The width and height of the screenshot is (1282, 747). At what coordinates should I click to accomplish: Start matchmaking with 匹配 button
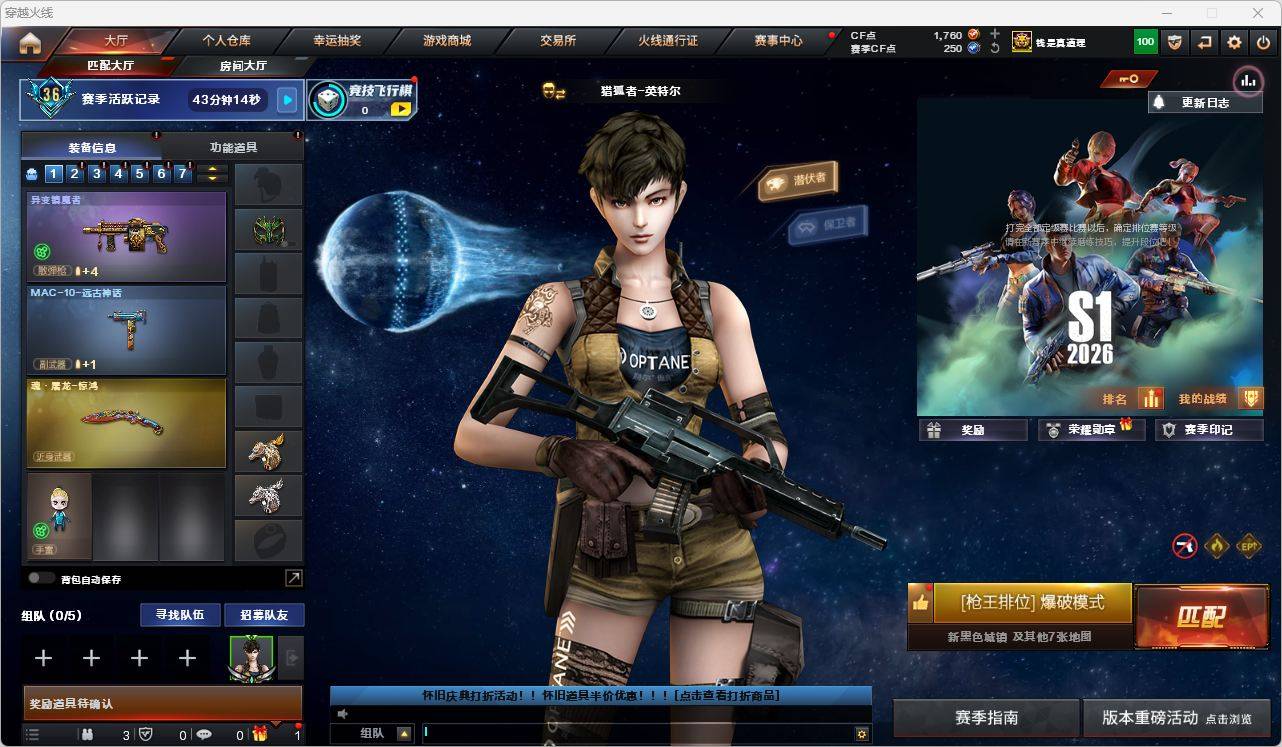tap(1200, 616)
